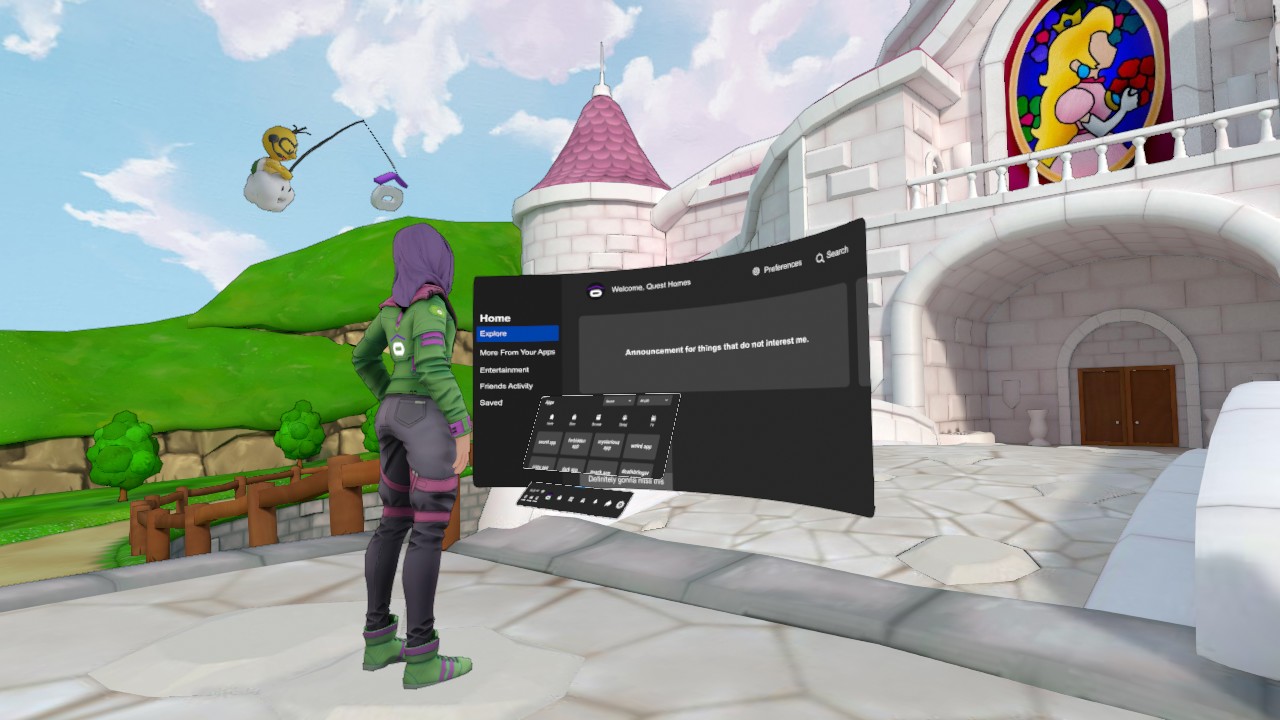
Task: Open Preferences at the top of the panel
Action: (x=785, y=264)
